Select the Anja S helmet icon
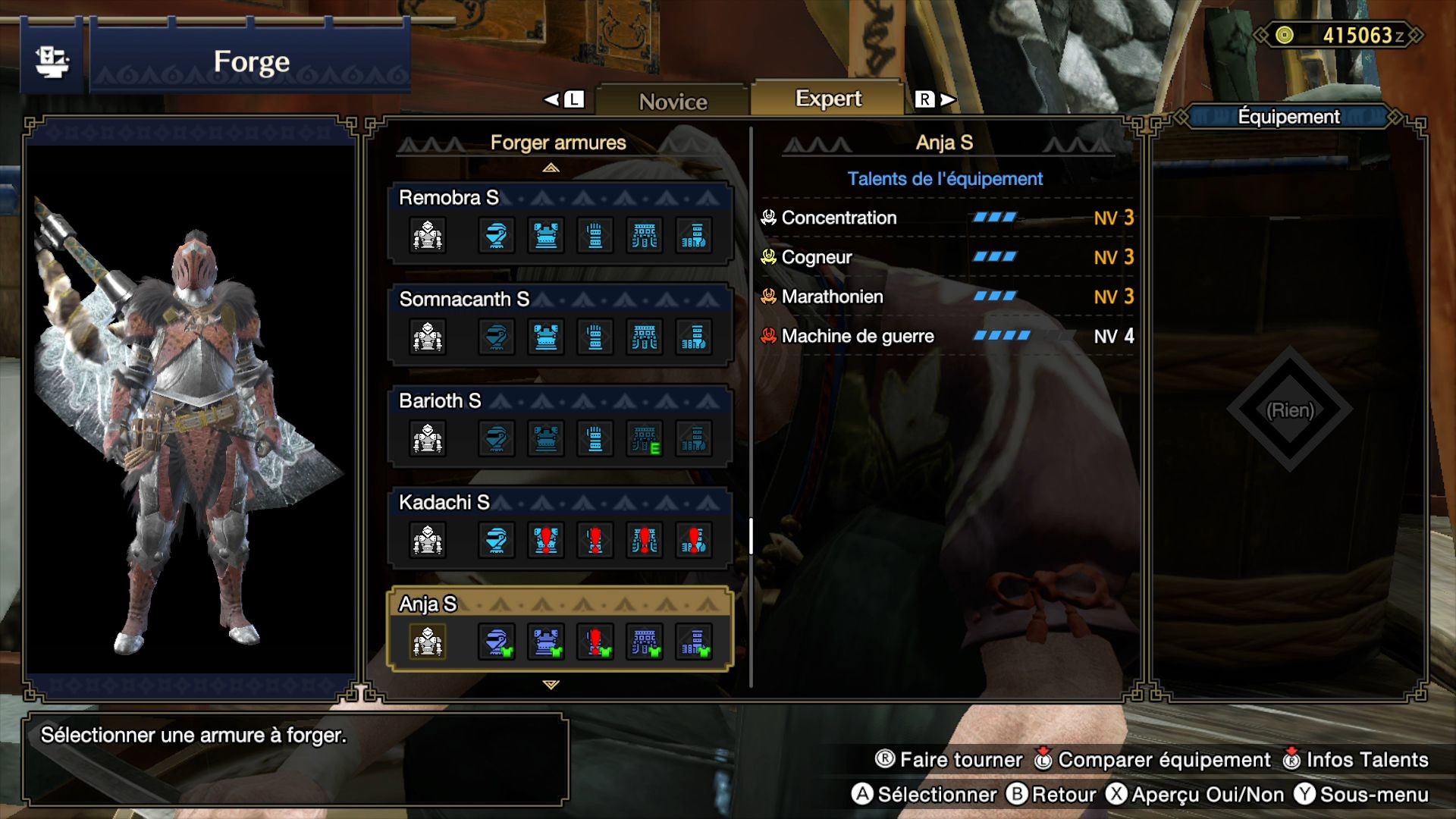Viewport: 1456px width, 819px height. click(497, 642)
